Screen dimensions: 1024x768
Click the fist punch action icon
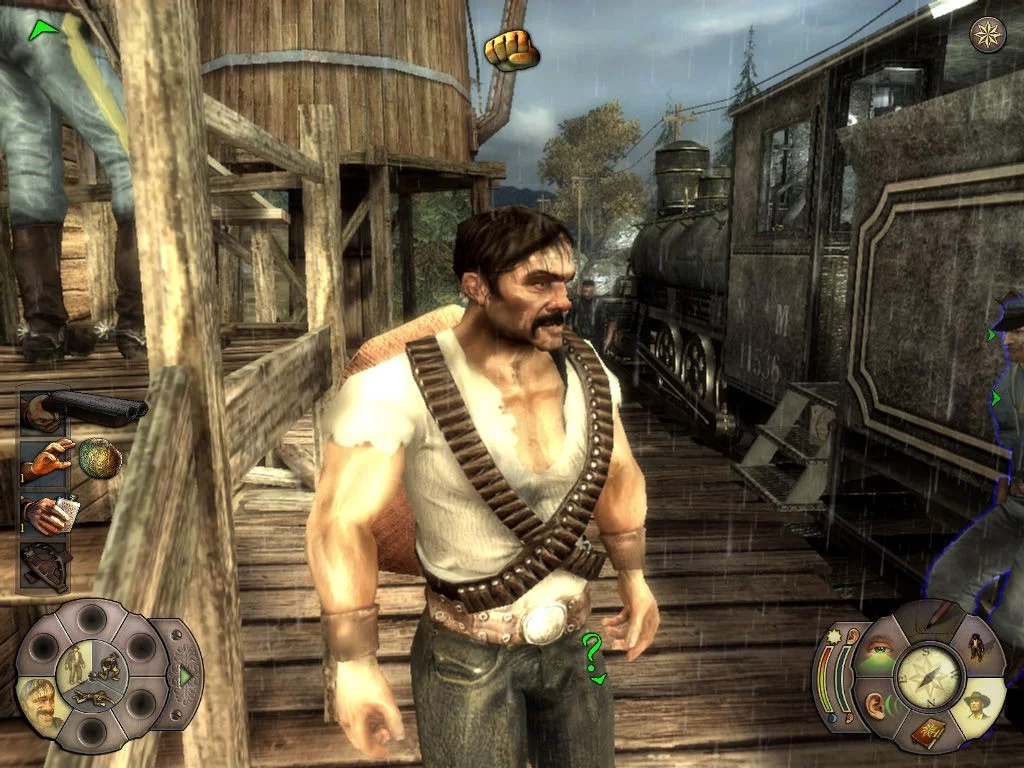click(x=511, y=49)
